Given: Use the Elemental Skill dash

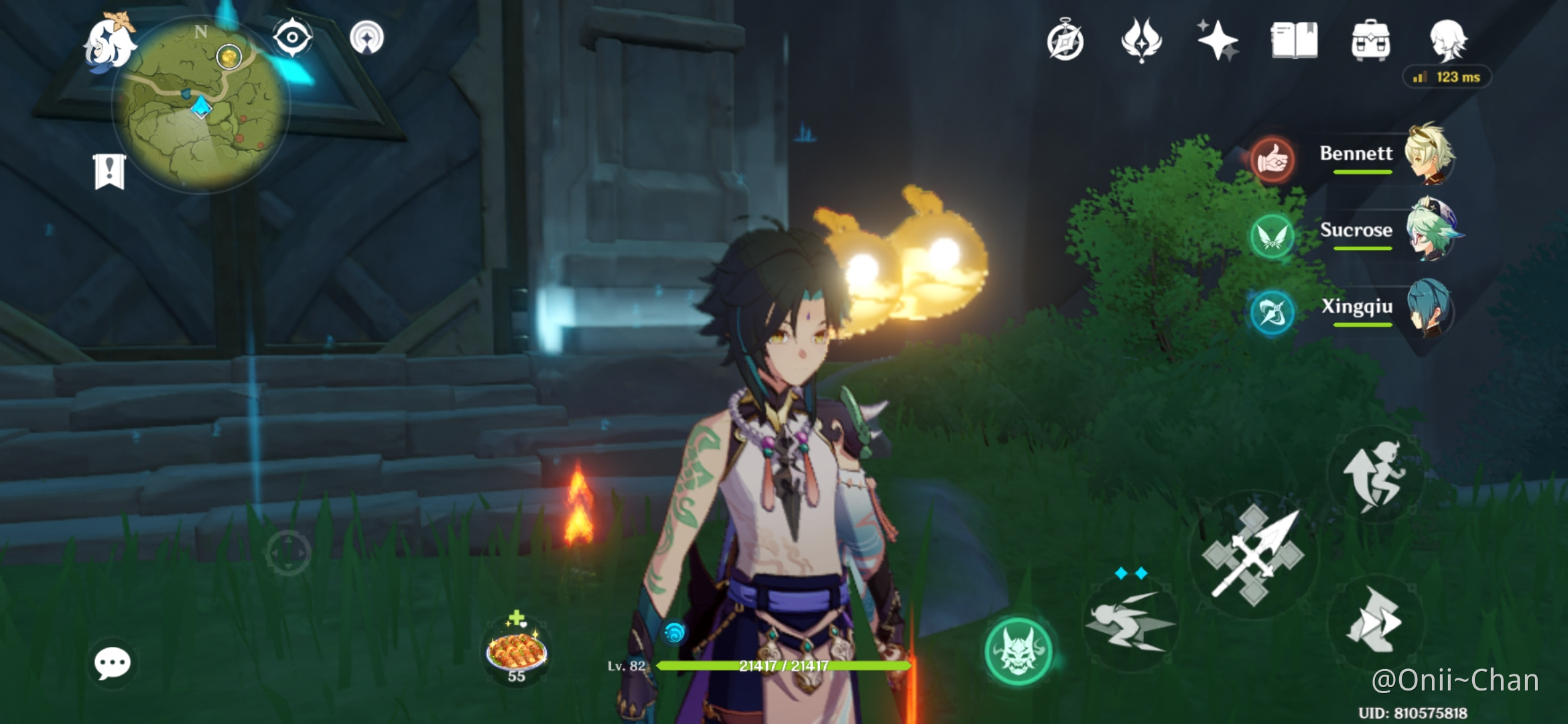Looking at the screenshot, I should 1130,623.
